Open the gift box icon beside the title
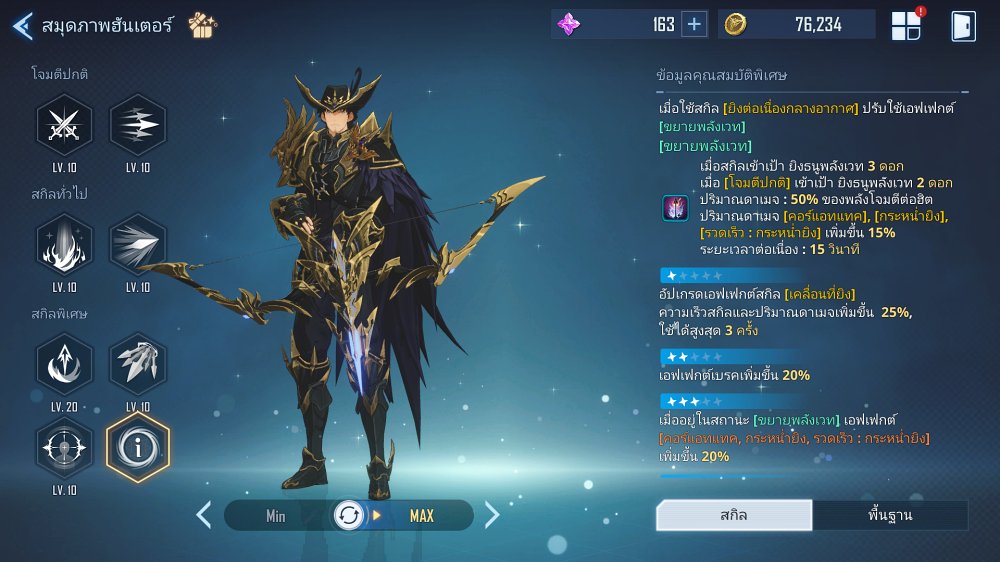 point(203,25)
